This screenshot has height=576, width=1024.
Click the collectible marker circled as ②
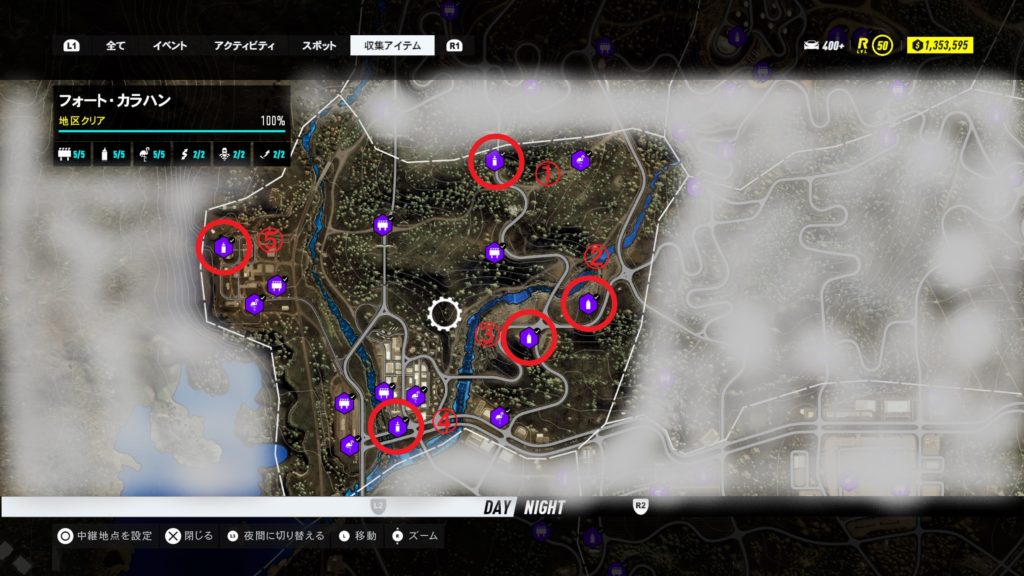[x=588, y=303]
